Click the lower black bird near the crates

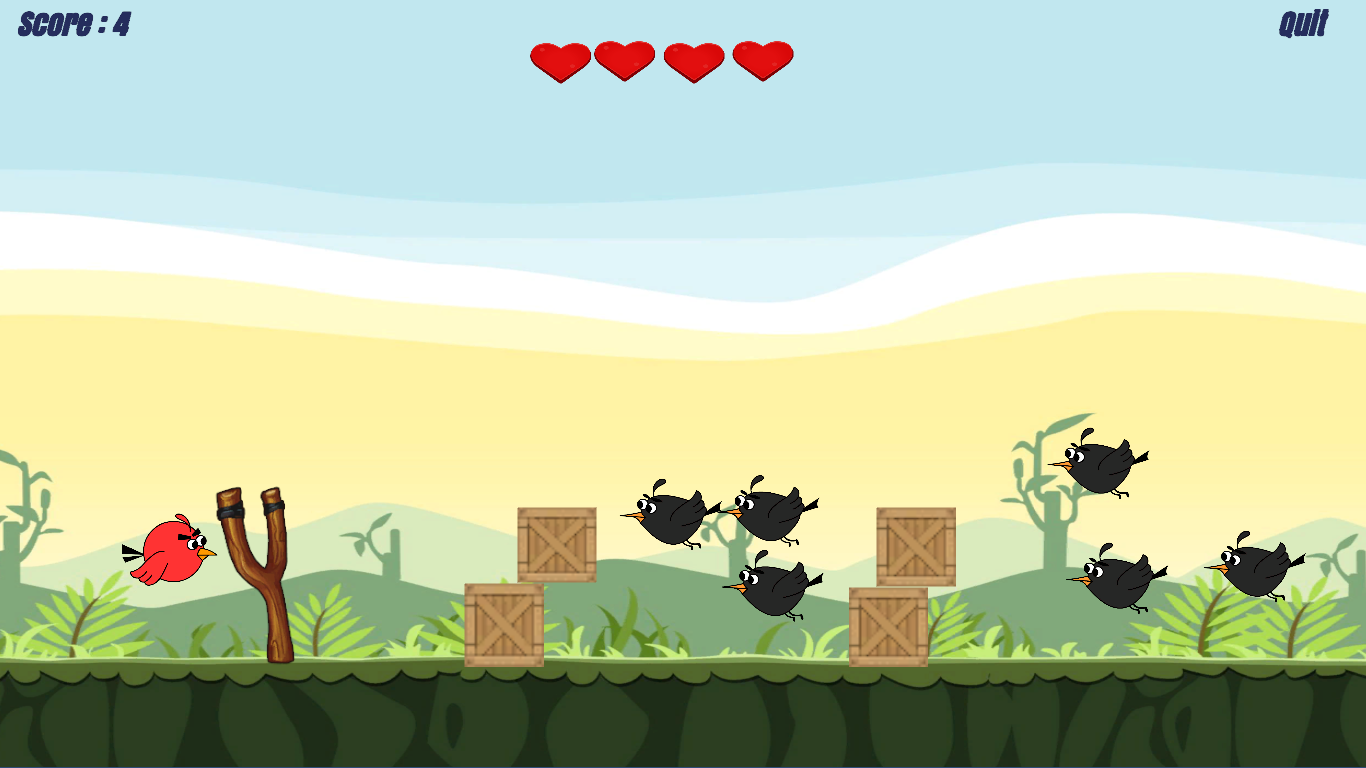(x=775, y=590)
